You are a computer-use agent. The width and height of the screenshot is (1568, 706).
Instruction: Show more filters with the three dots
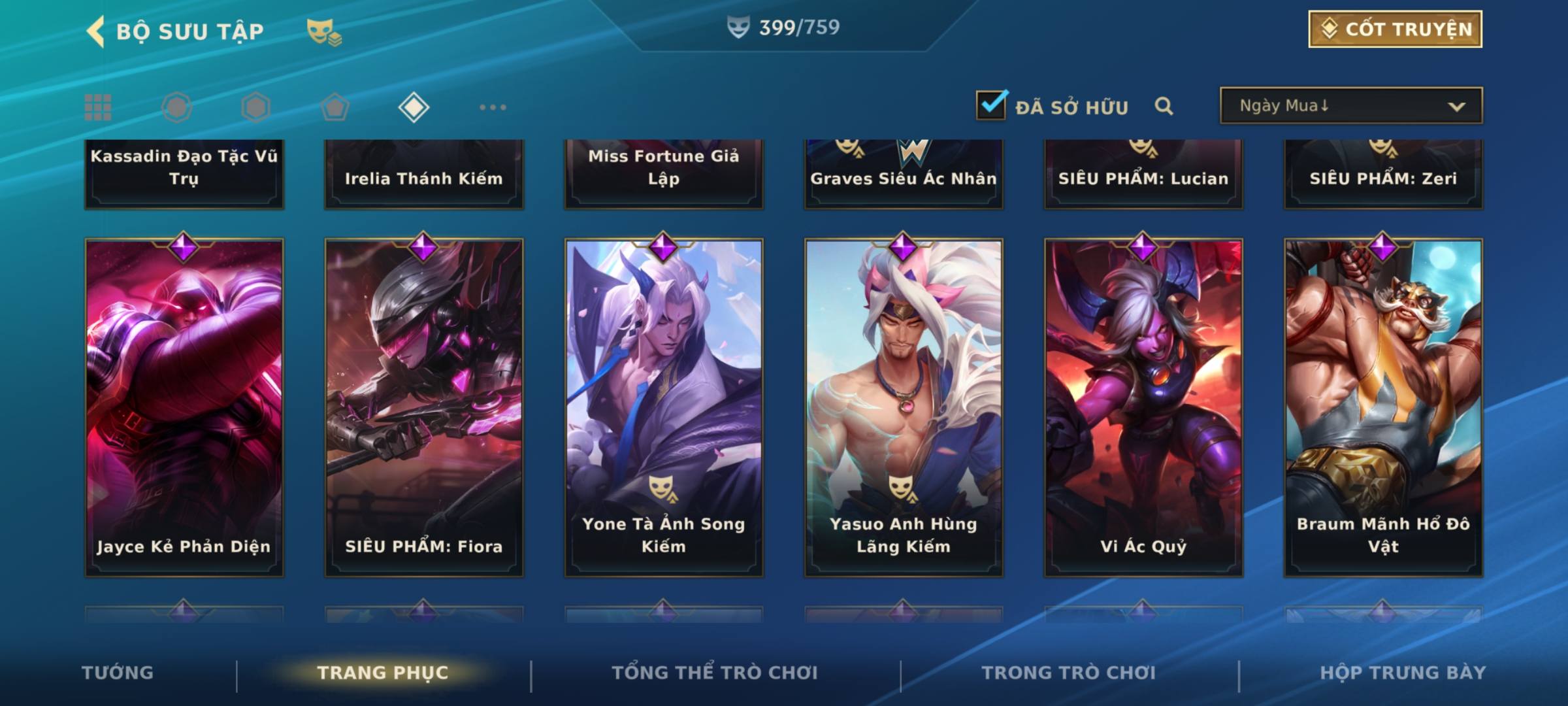tap(493, 107)
